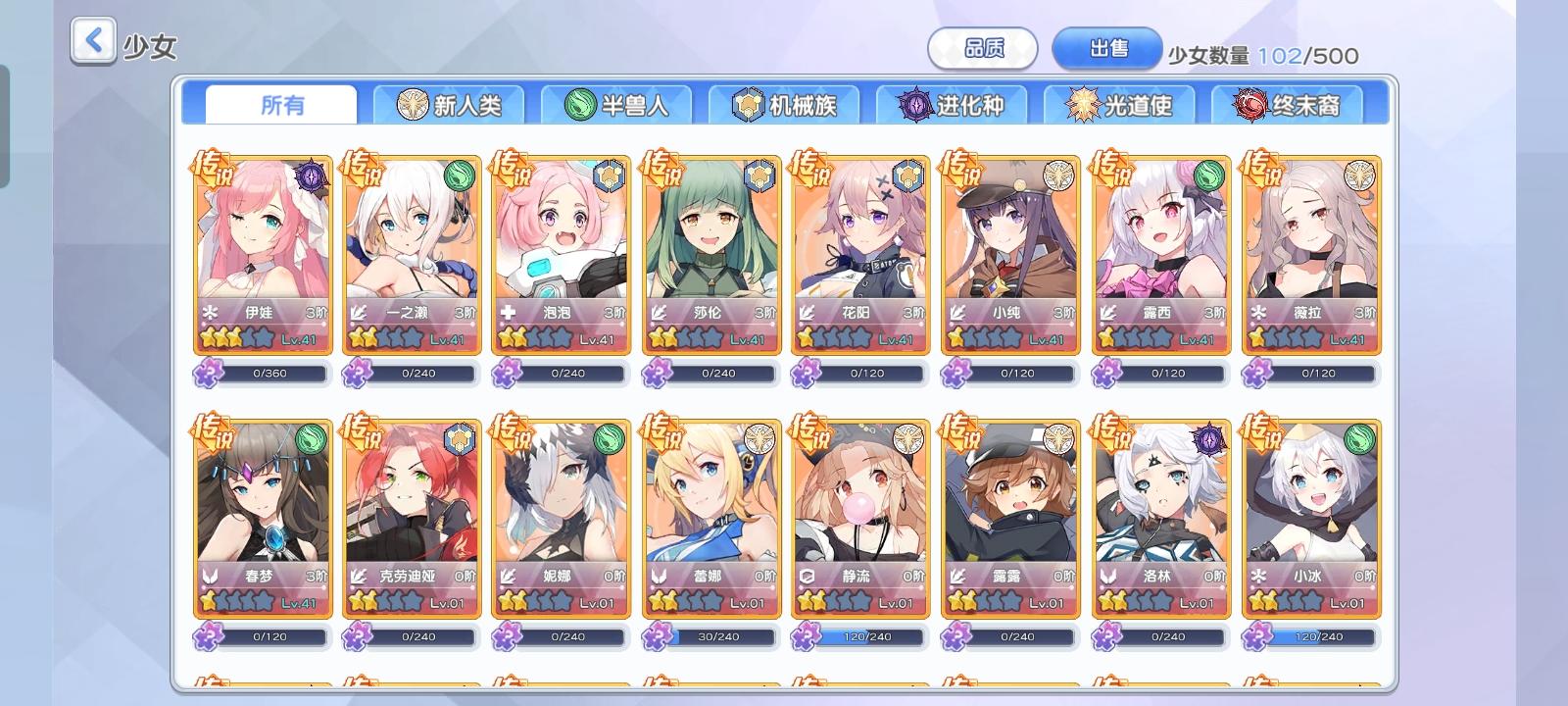This screenshot has height=706, width=1568.
Task: Switch to the 所有 tab
Action: [280, 103]
